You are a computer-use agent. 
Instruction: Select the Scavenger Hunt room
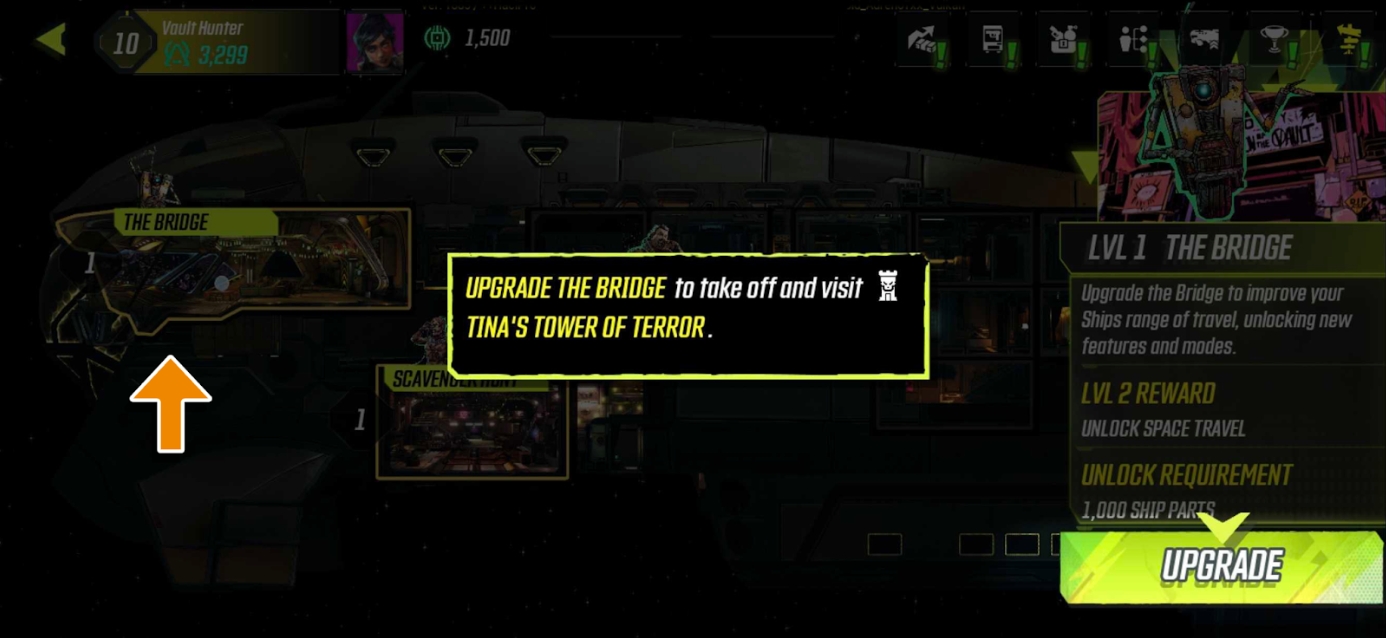pyautogui.click(x=472, y=423)
